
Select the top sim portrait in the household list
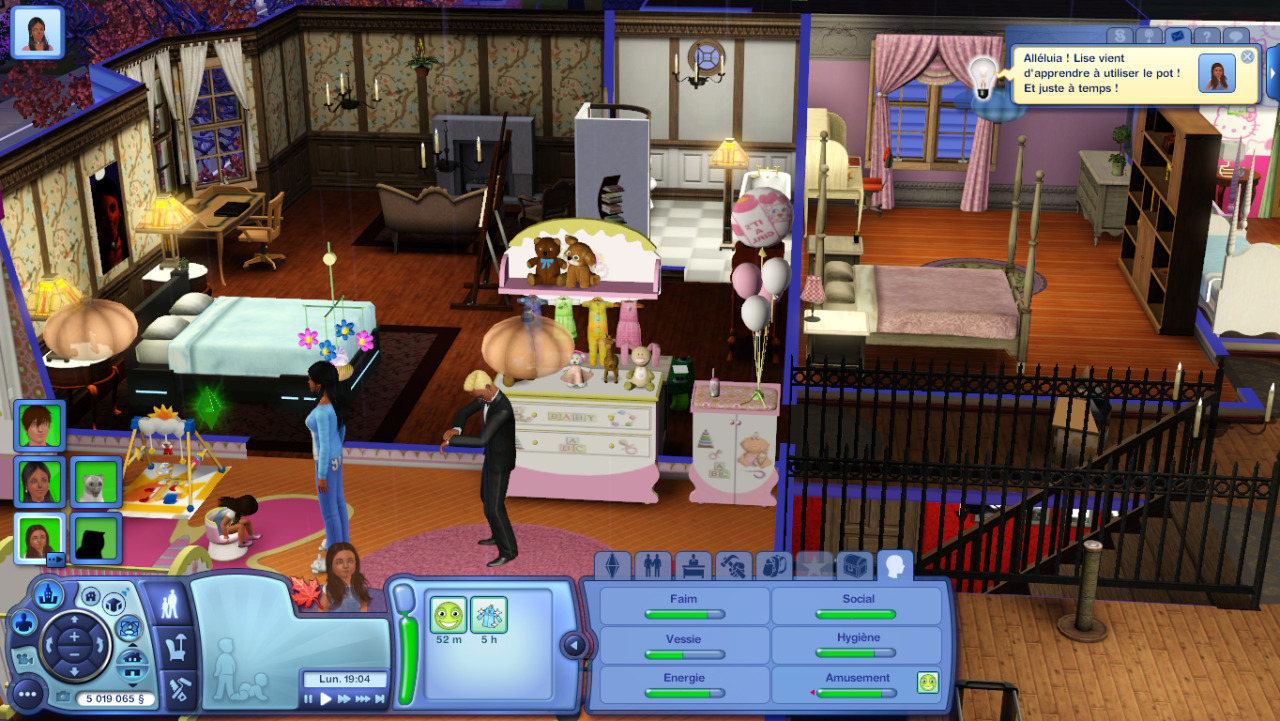tap(40, 426)
